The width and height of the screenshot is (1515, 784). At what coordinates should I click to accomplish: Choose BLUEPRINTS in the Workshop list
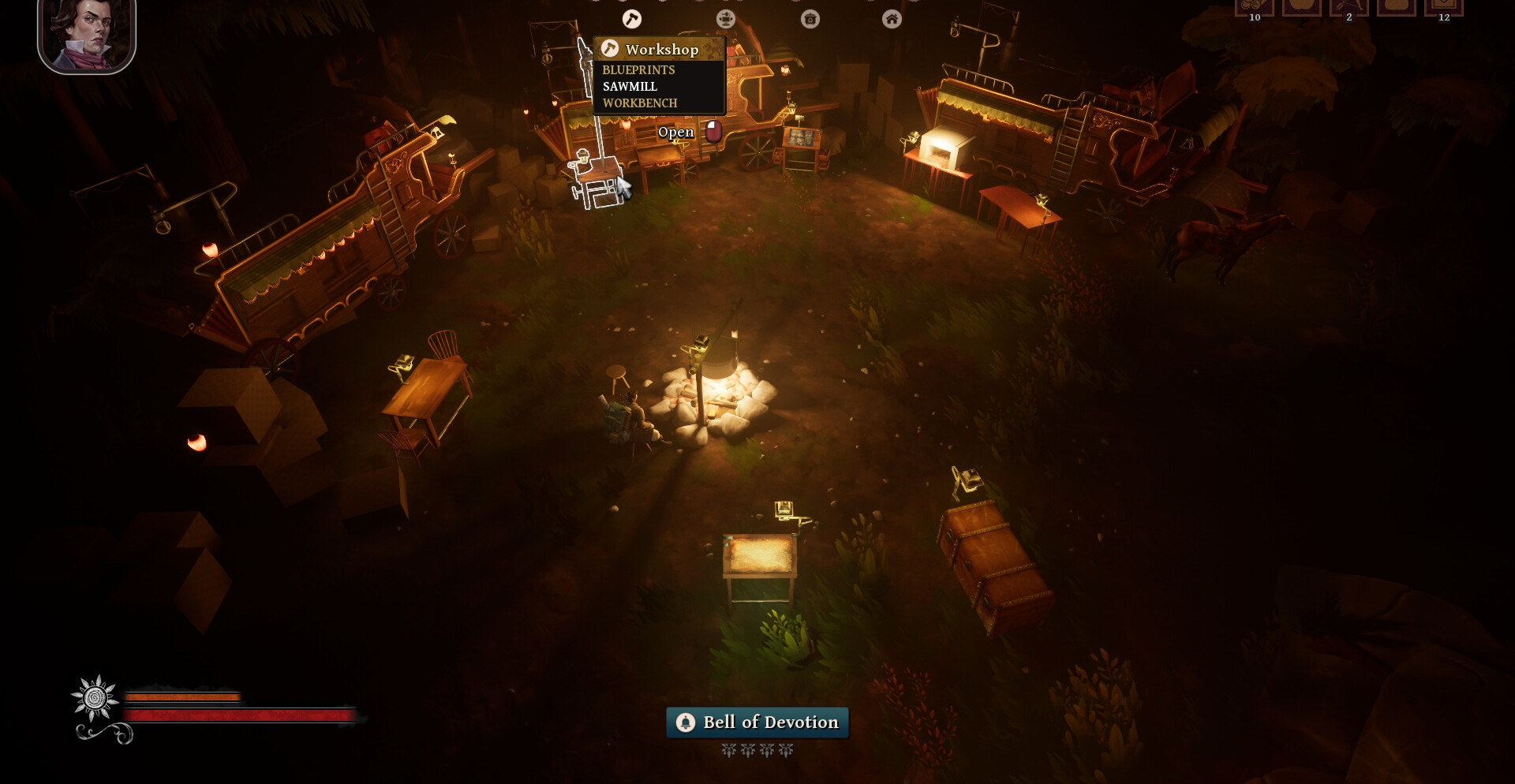coord(638,70)
